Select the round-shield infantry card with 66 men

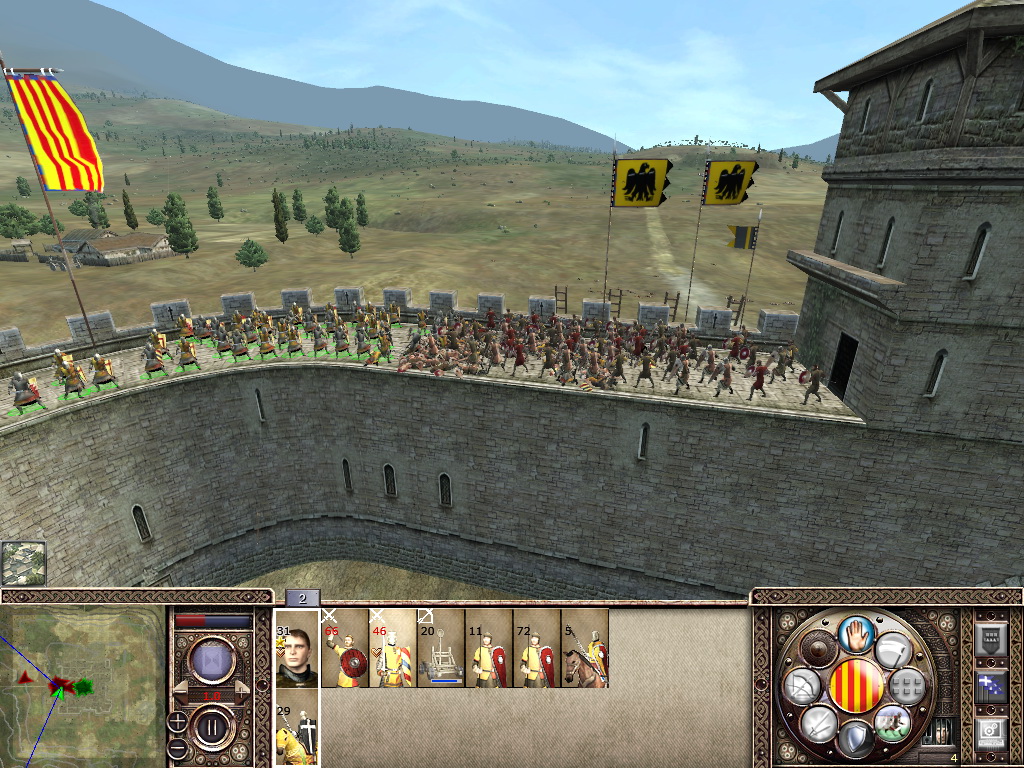tap(344, 648)
